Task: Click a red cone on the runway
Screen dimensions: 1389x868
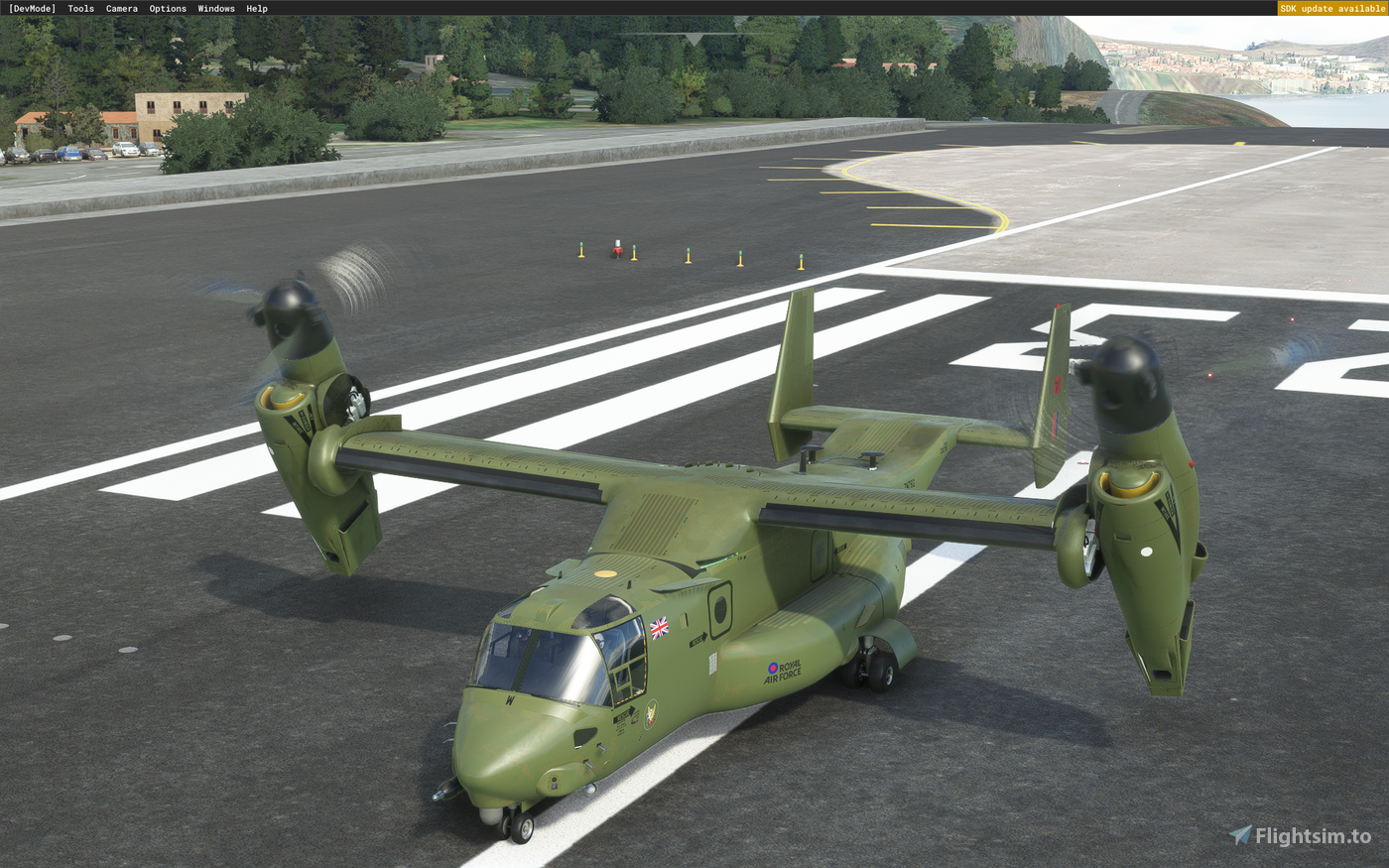Action: (x=617, y=248)
